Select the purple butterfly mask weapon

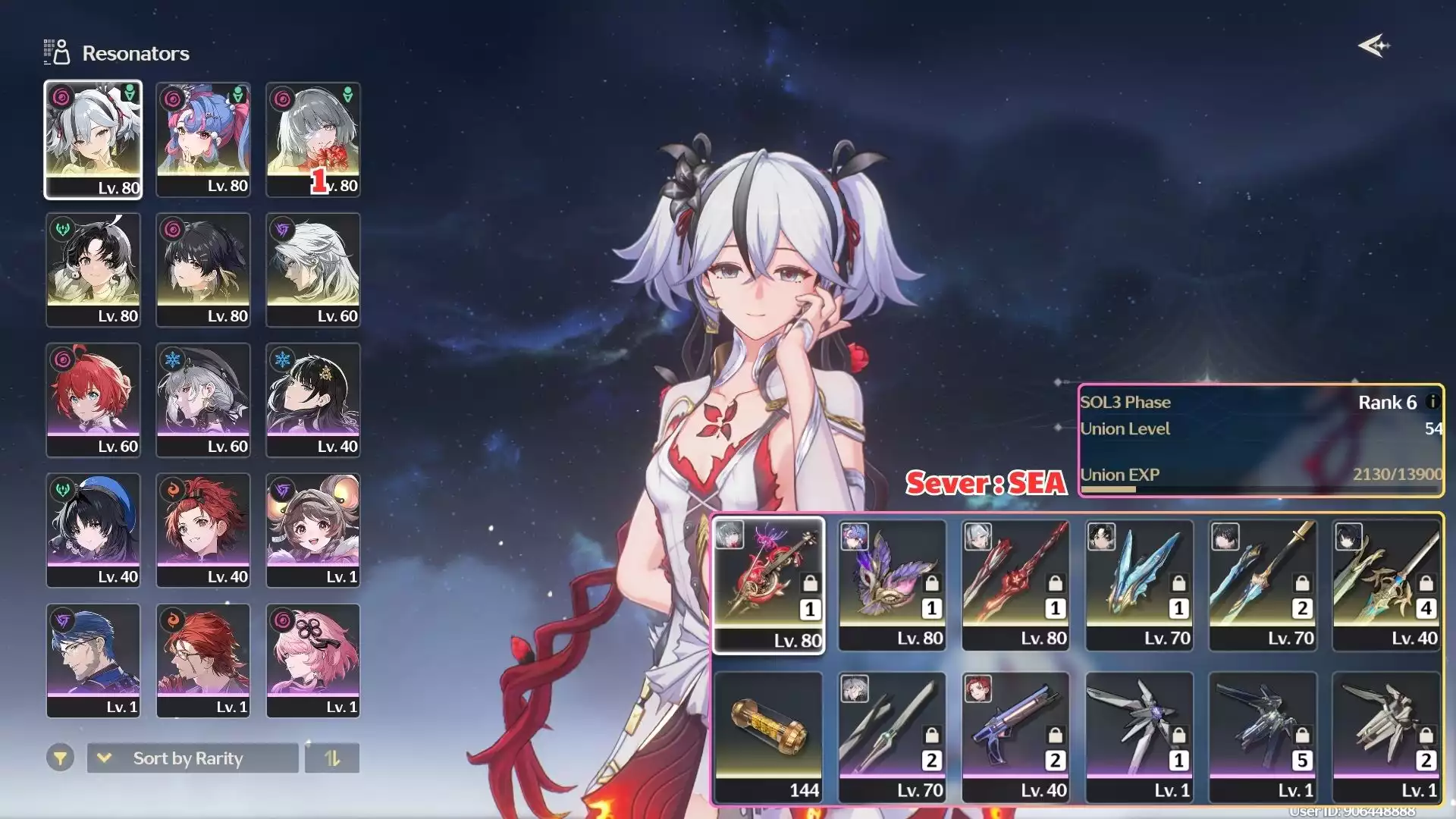(893, 585)
